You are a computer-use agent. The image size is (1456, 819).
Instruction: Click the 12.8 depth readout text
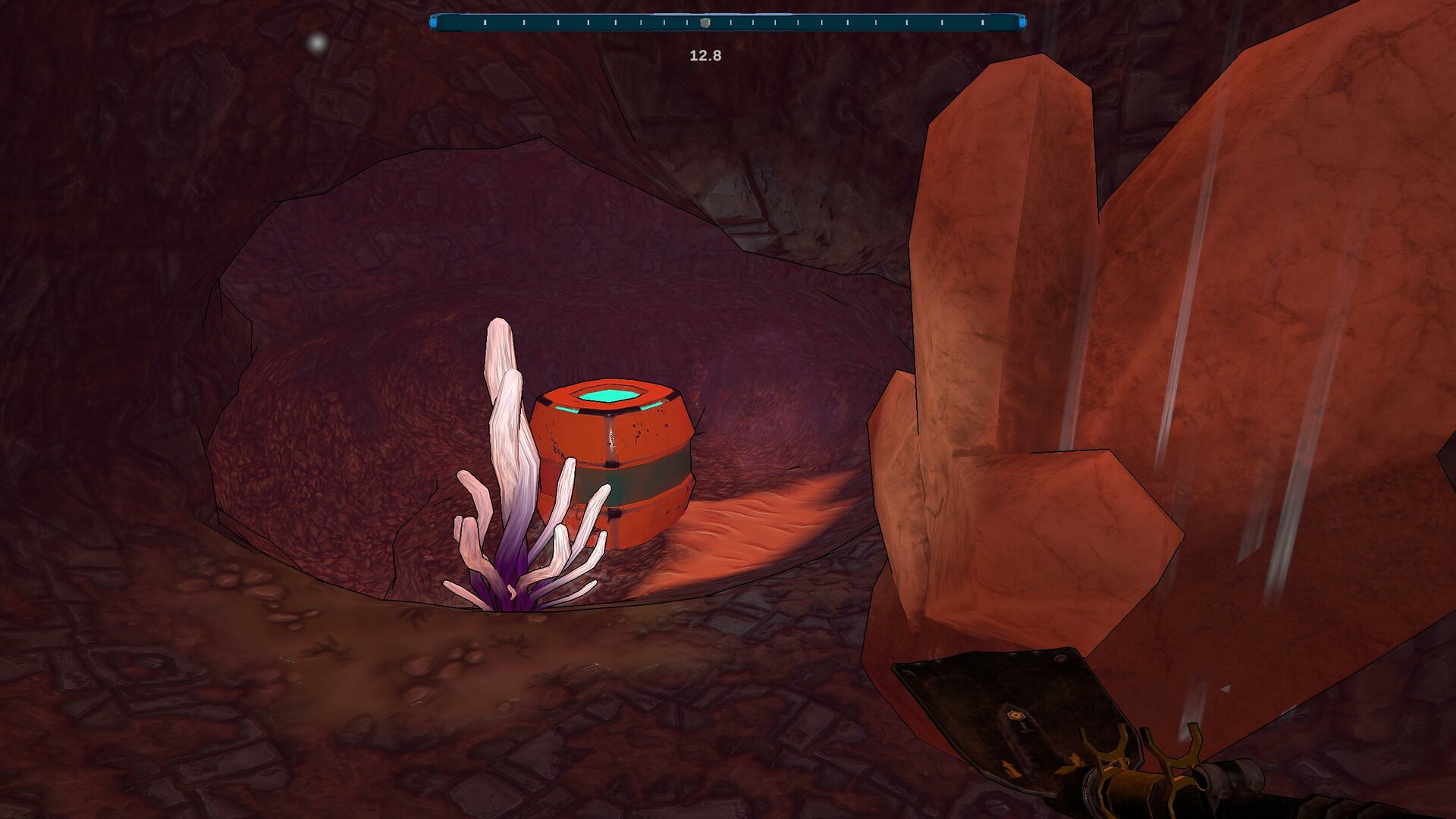(704, 55)
